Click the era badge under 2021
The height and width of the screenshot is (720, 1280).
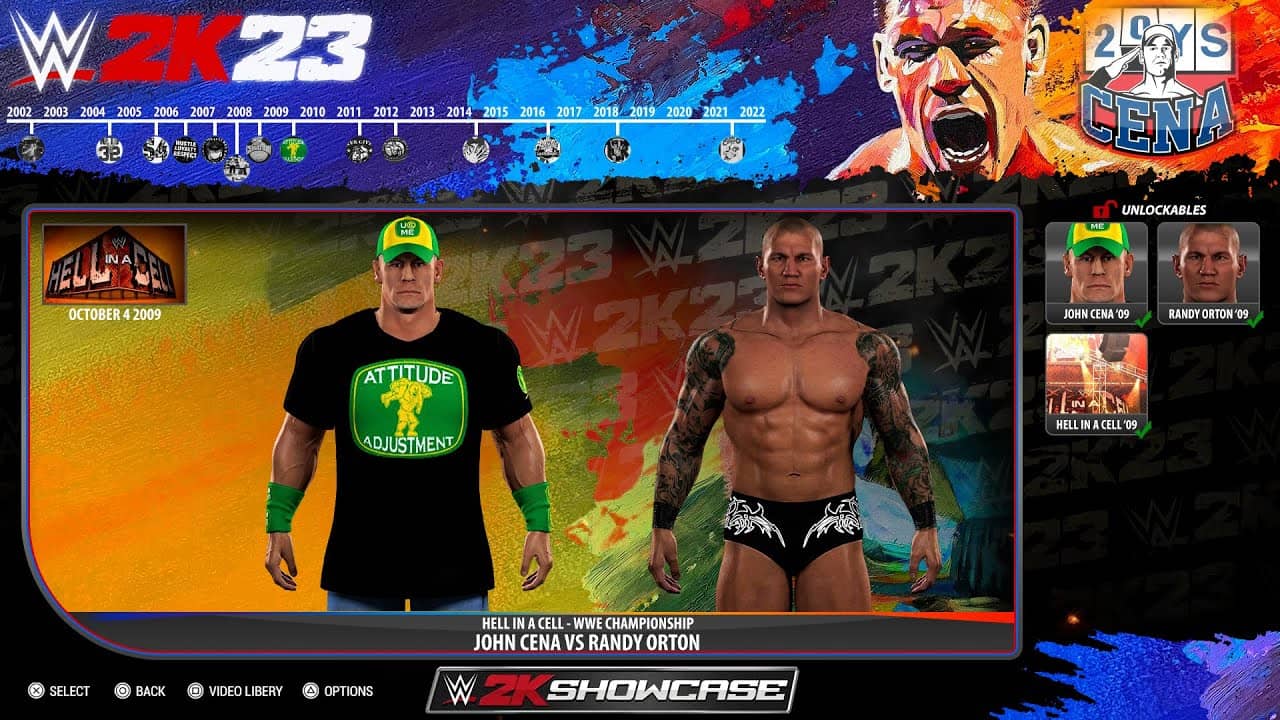(x=731, y=149)
